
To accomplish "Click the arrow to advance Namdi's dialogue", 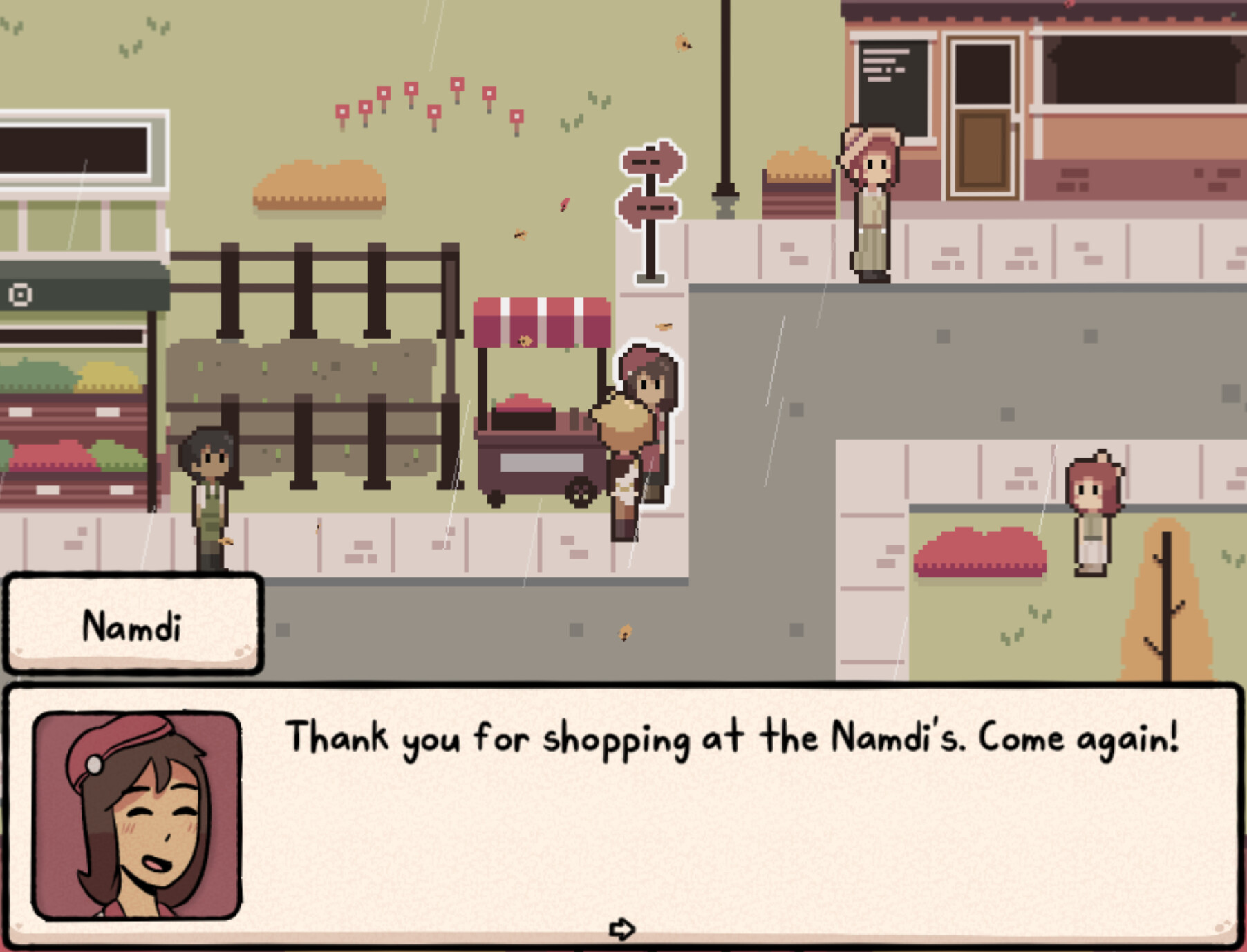I will (x=623, y=930).
